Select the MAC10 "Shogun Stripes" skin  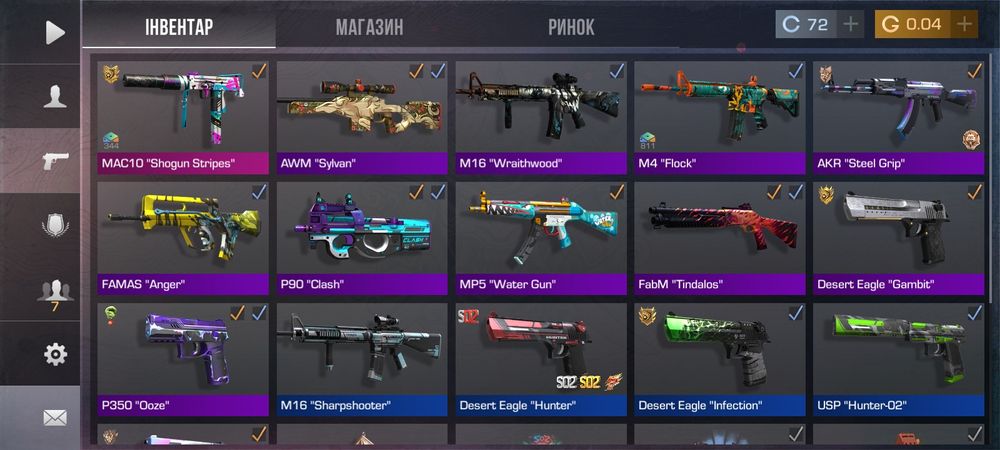(184, 116)
